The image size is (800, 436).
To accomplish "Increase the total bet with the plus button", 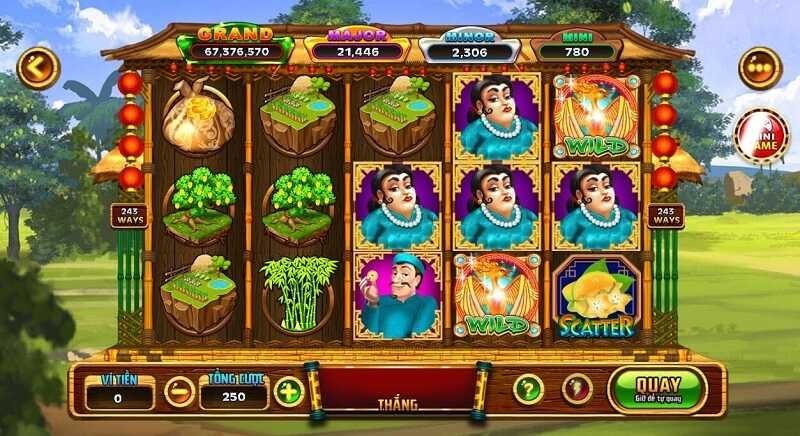I will 288,390.
